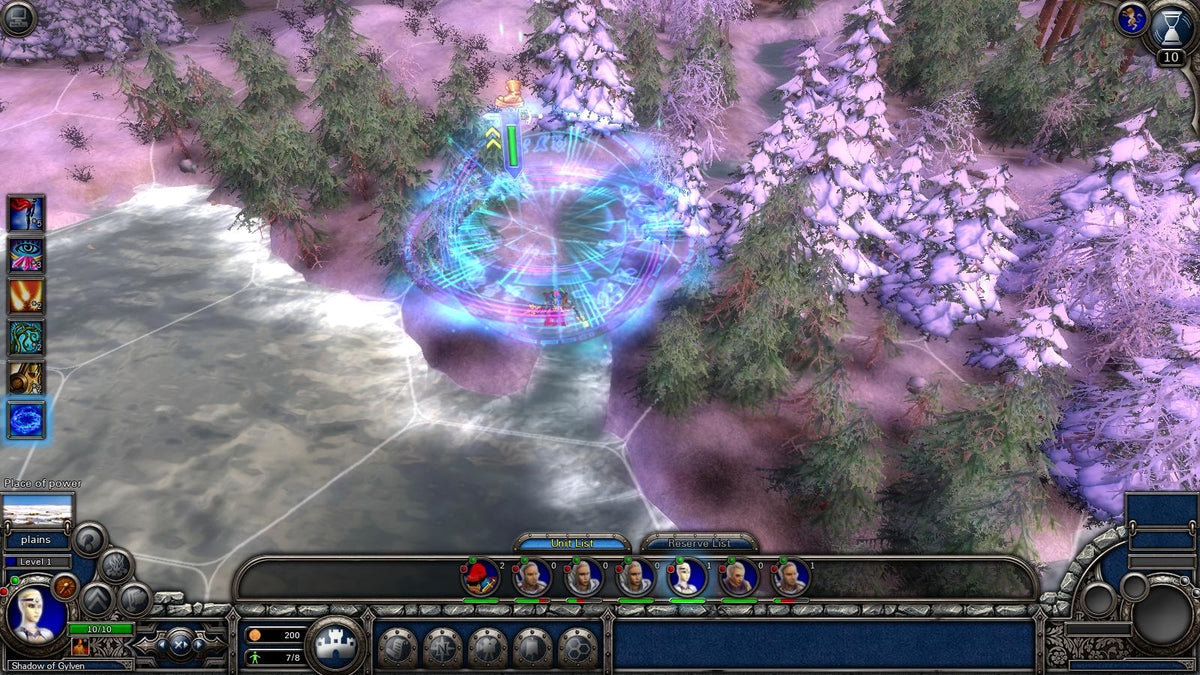The height and width of the screenshot is (675, 1200).
Task: Click the double-chevron level up button
Action: pyautogui.click(x=493, y=139)
